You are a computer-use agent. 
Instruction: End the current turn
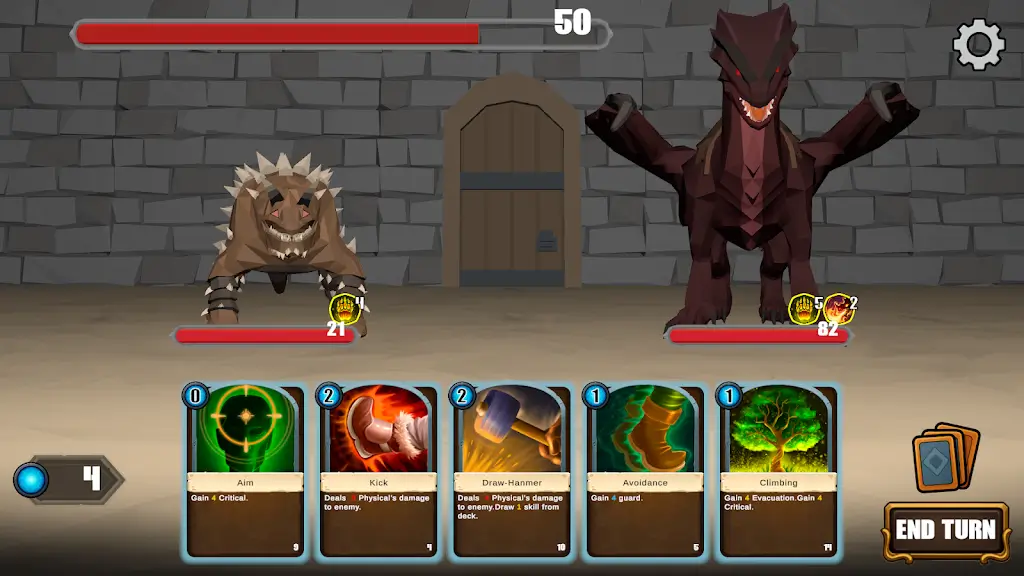click(944, 530)
